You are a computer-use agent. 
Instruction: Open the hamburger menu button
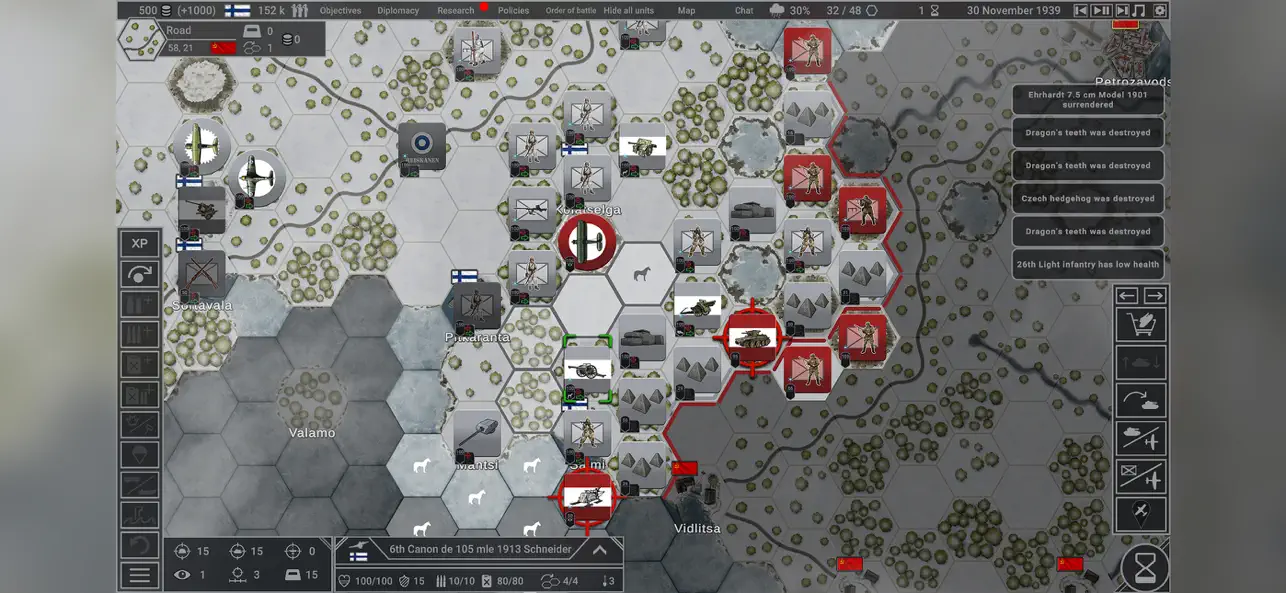[x=140, y=575]
